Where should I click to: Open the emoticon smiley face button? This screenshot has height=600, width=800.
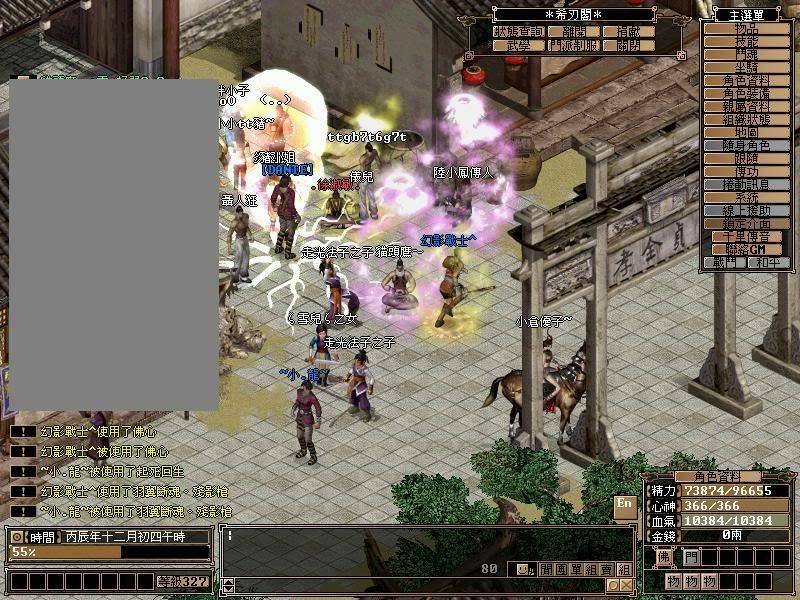click(x=523, y=569)
